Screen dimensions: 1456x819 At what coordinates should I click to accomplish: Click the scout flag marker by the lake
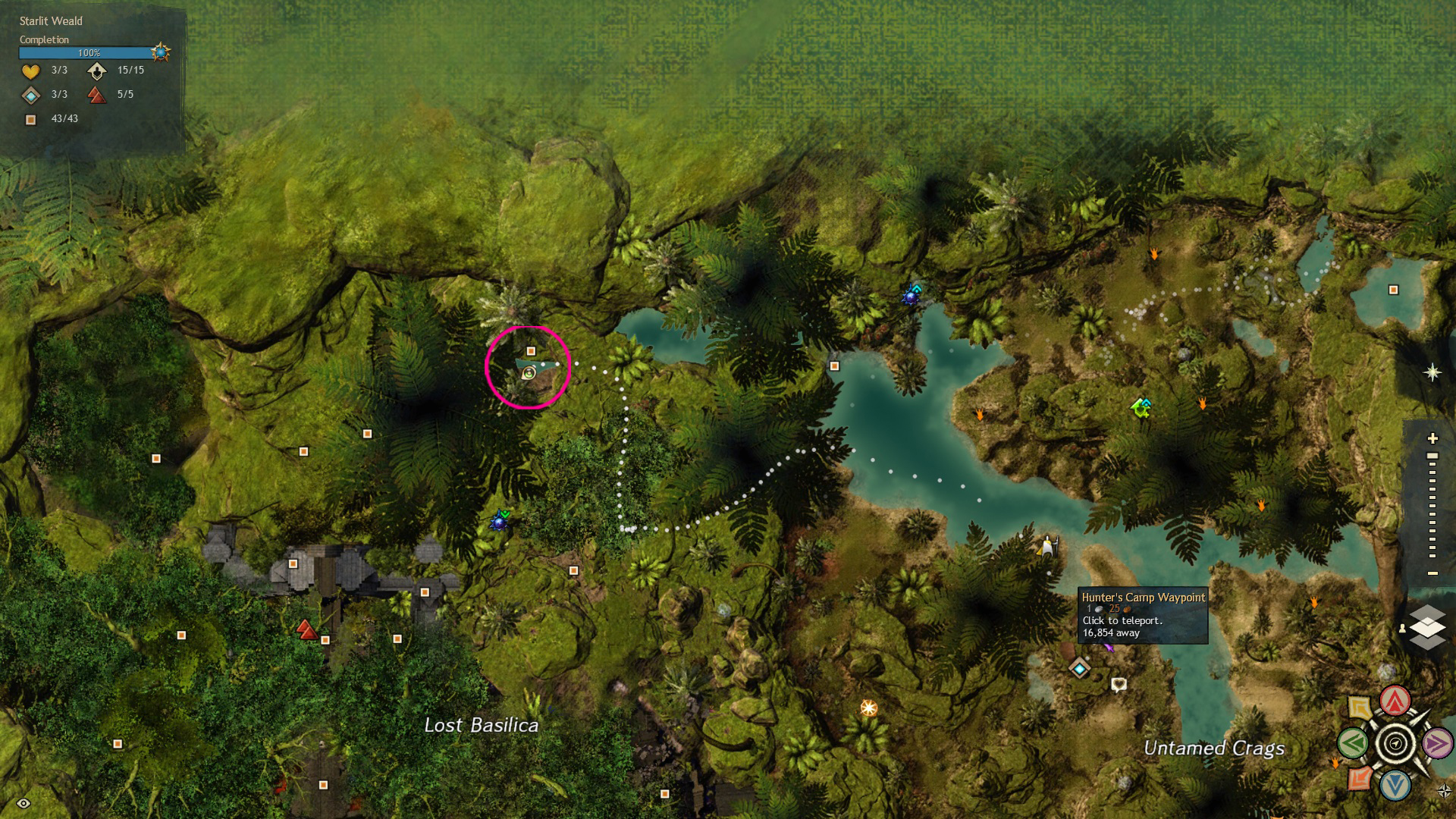coord(1048,546)
